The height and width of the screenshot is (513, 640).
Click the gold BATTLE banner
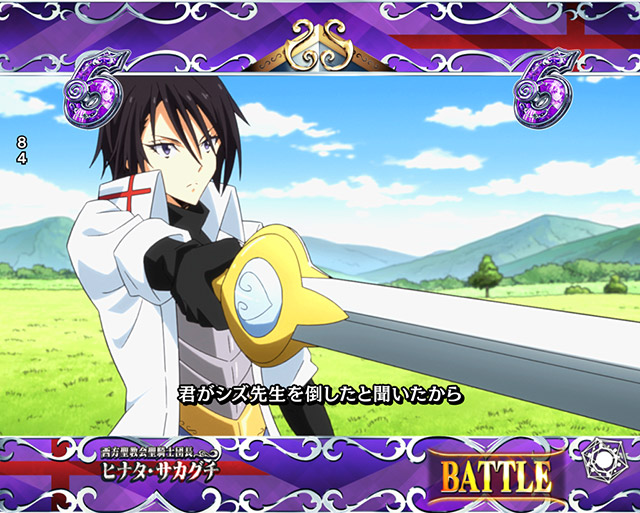click(x=494, y=475)
